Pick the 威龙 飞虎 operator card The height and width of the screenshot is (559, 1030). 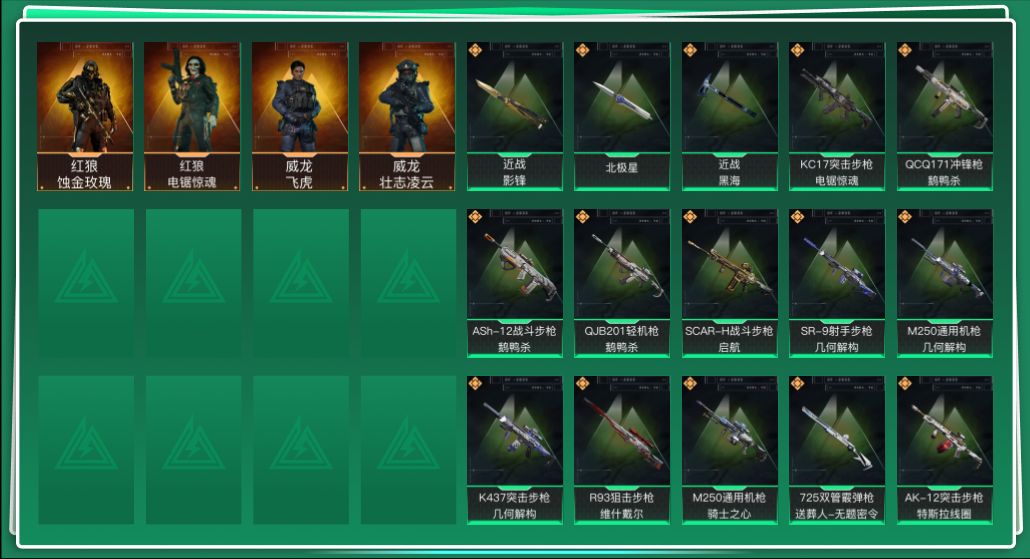point(300,115)
